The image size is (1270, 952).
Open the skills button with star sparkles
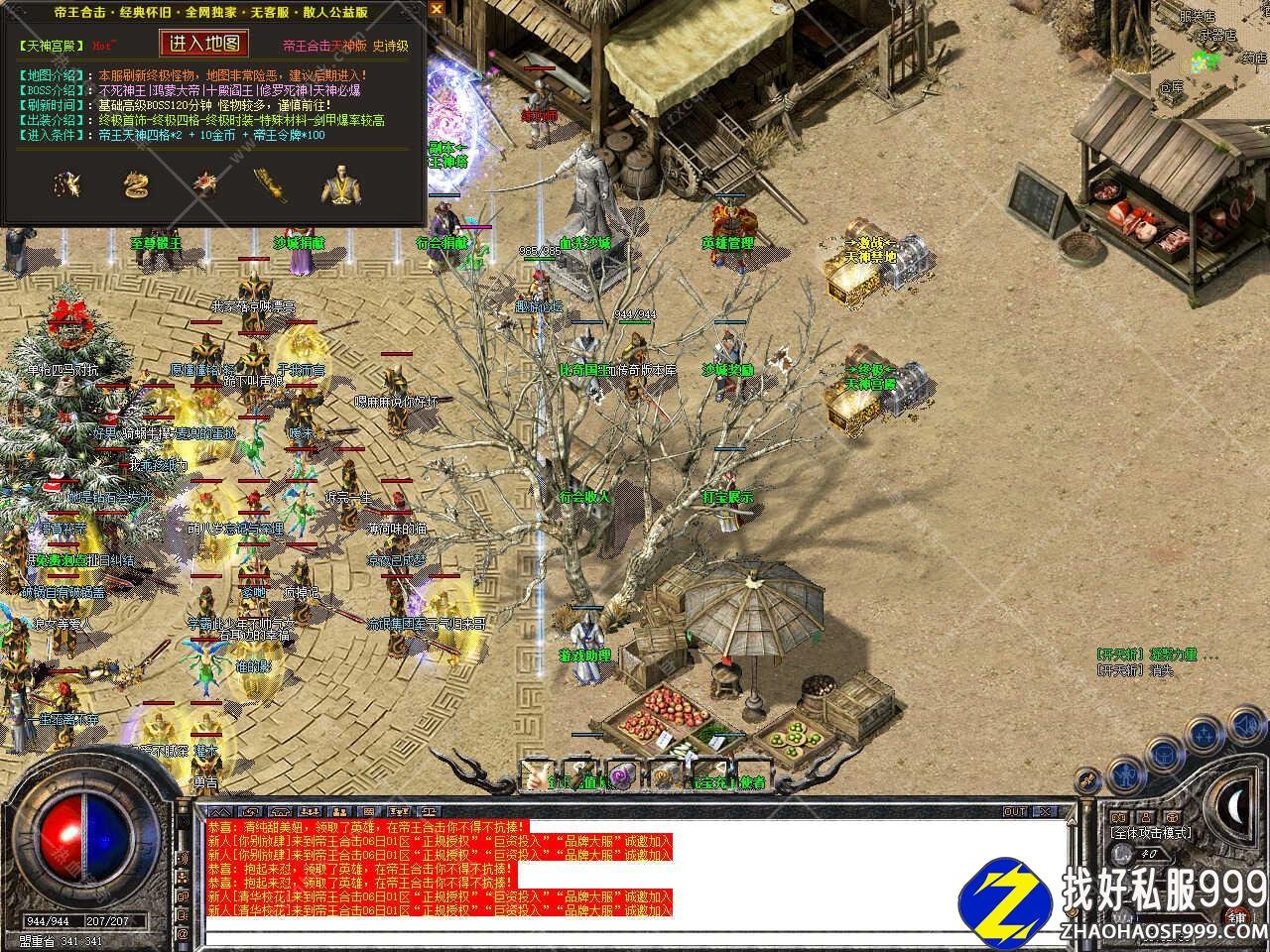[1204, 734]
